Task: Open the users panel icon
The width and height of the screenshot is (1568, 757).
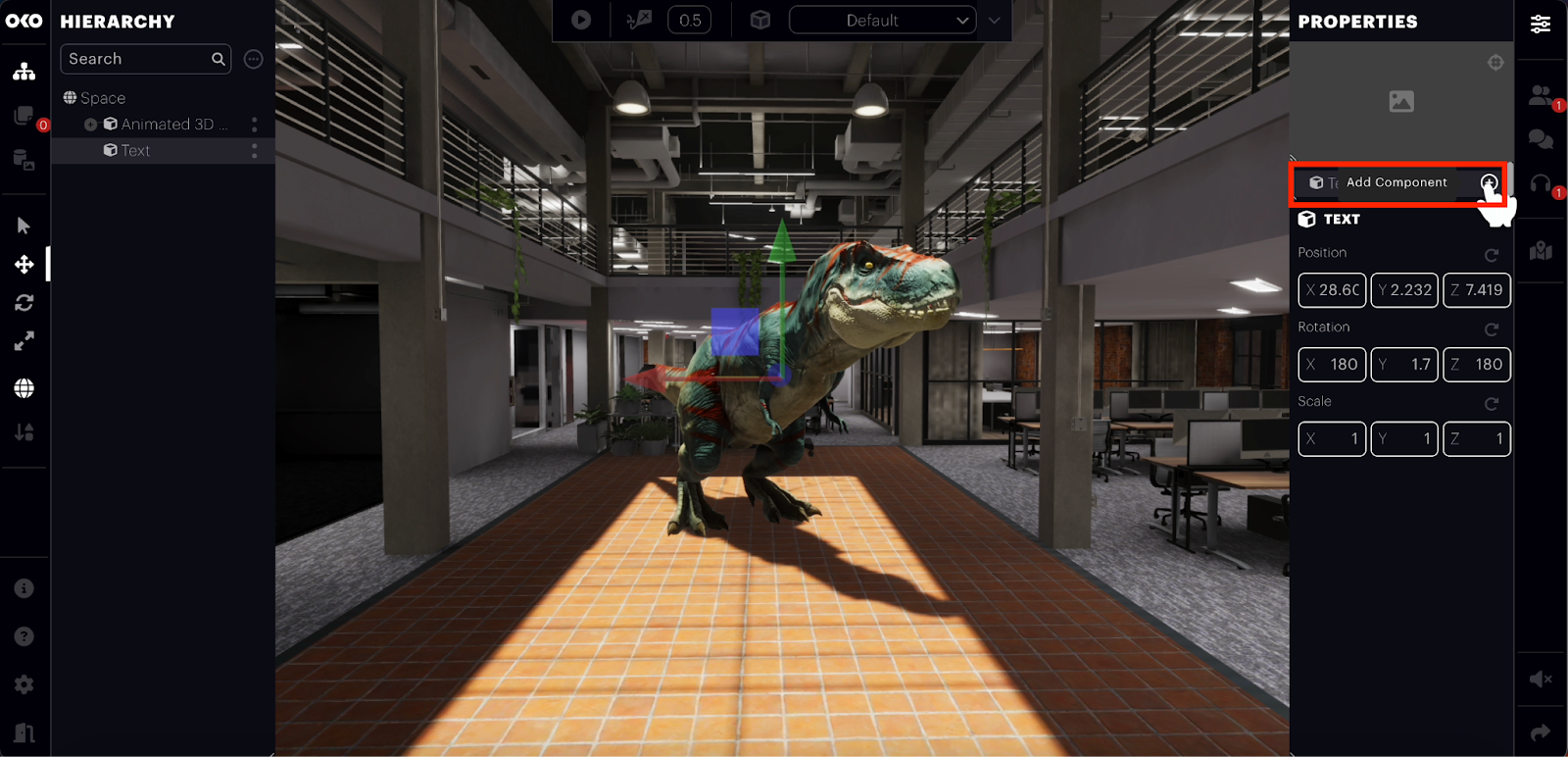Action: [x=1541, y=95]
